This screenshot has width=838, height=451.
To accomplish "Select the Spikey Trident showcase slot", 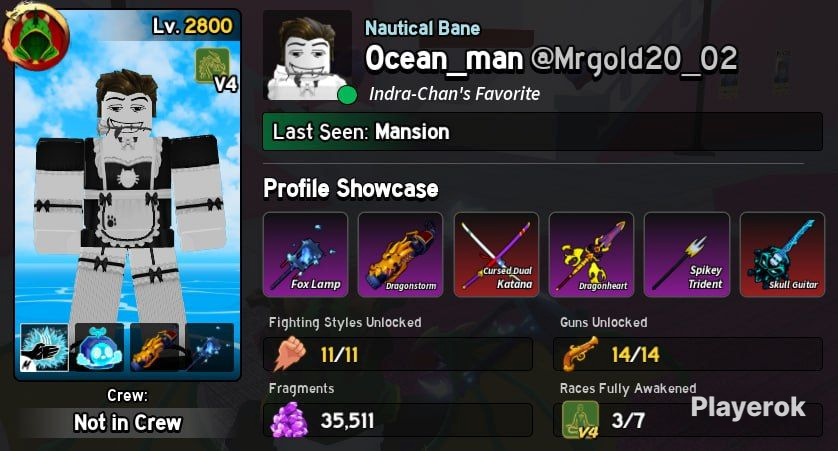I will (686, 254).
